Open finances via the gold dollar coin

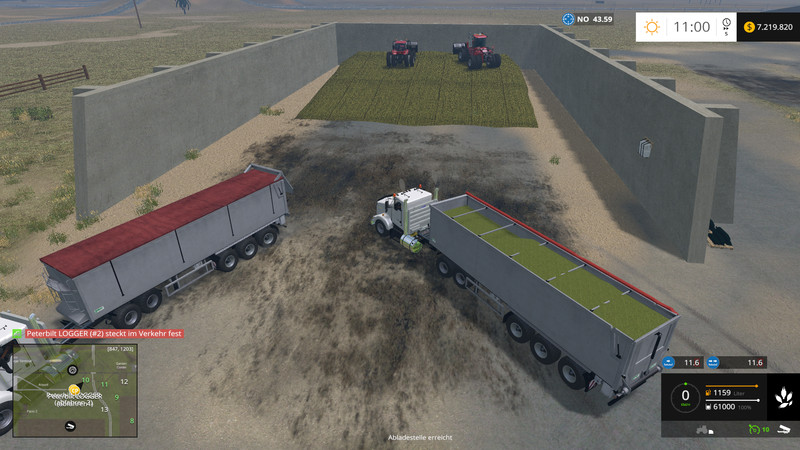click(749, 27)
